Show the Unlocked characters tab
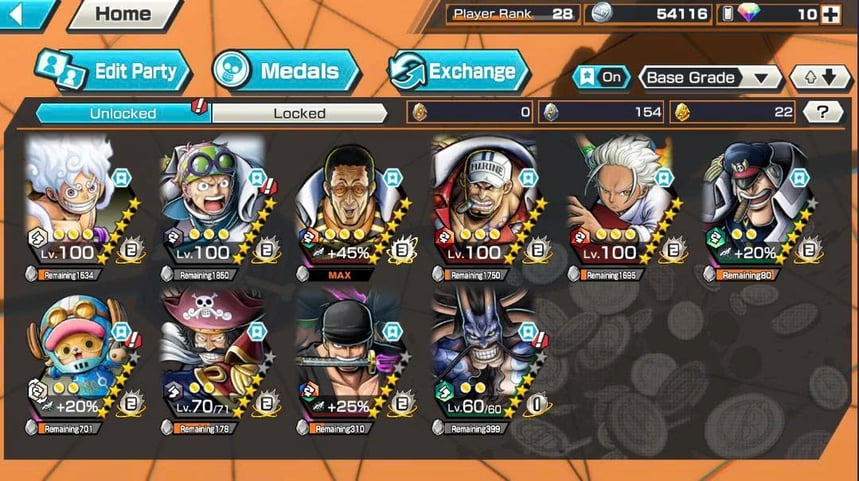 click(x=123, y=113)
